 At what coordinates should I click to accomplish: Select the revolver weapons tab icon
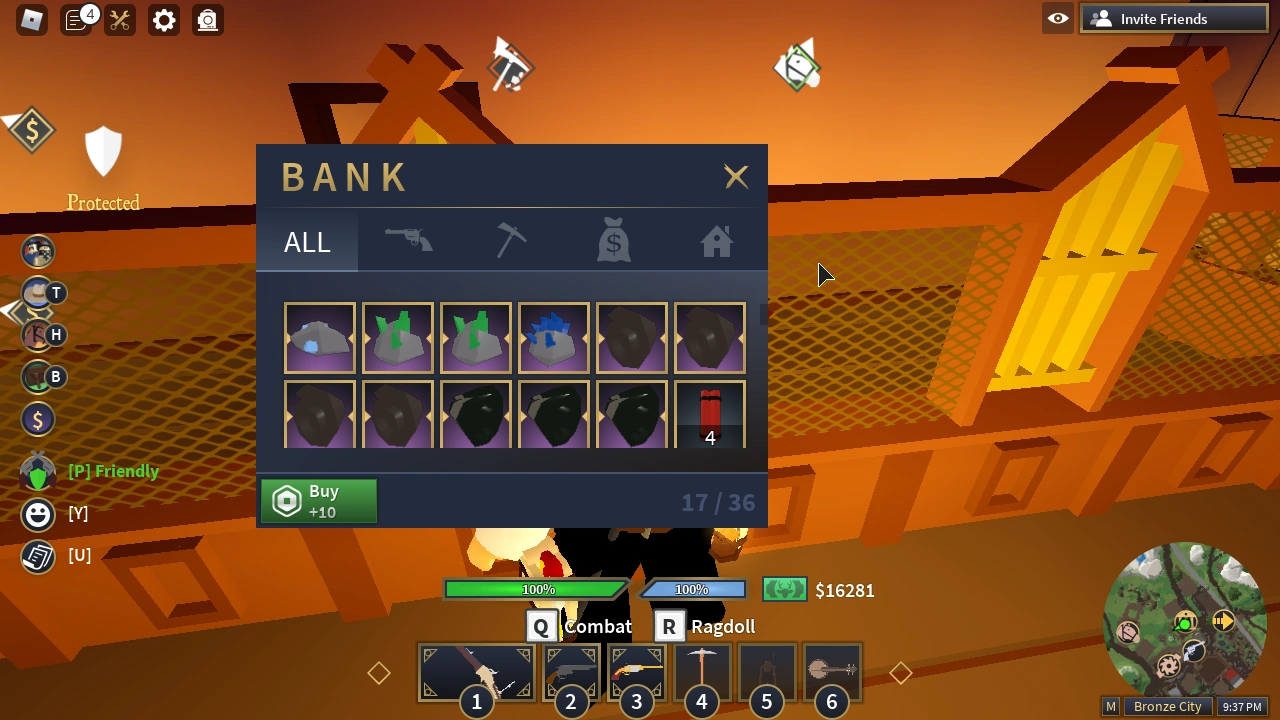click(x=409, y=240)
